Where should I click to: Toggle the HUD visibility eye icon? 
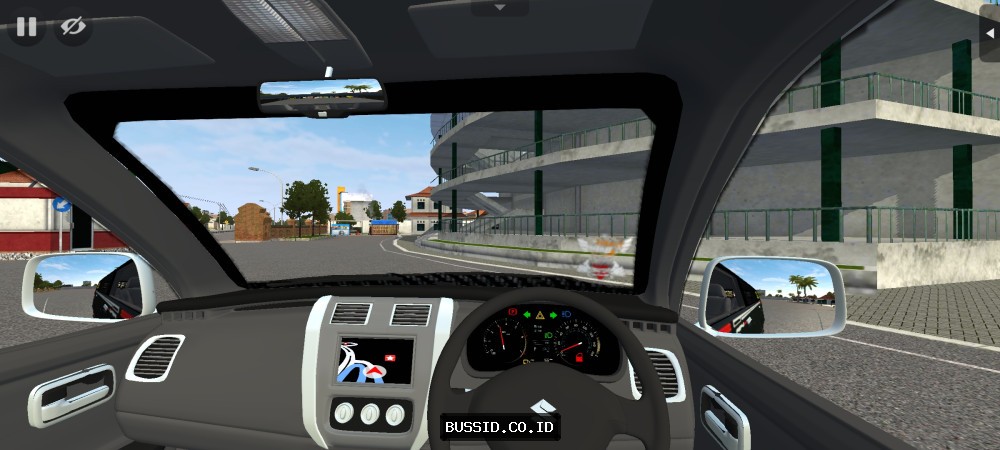pos(73,27)
